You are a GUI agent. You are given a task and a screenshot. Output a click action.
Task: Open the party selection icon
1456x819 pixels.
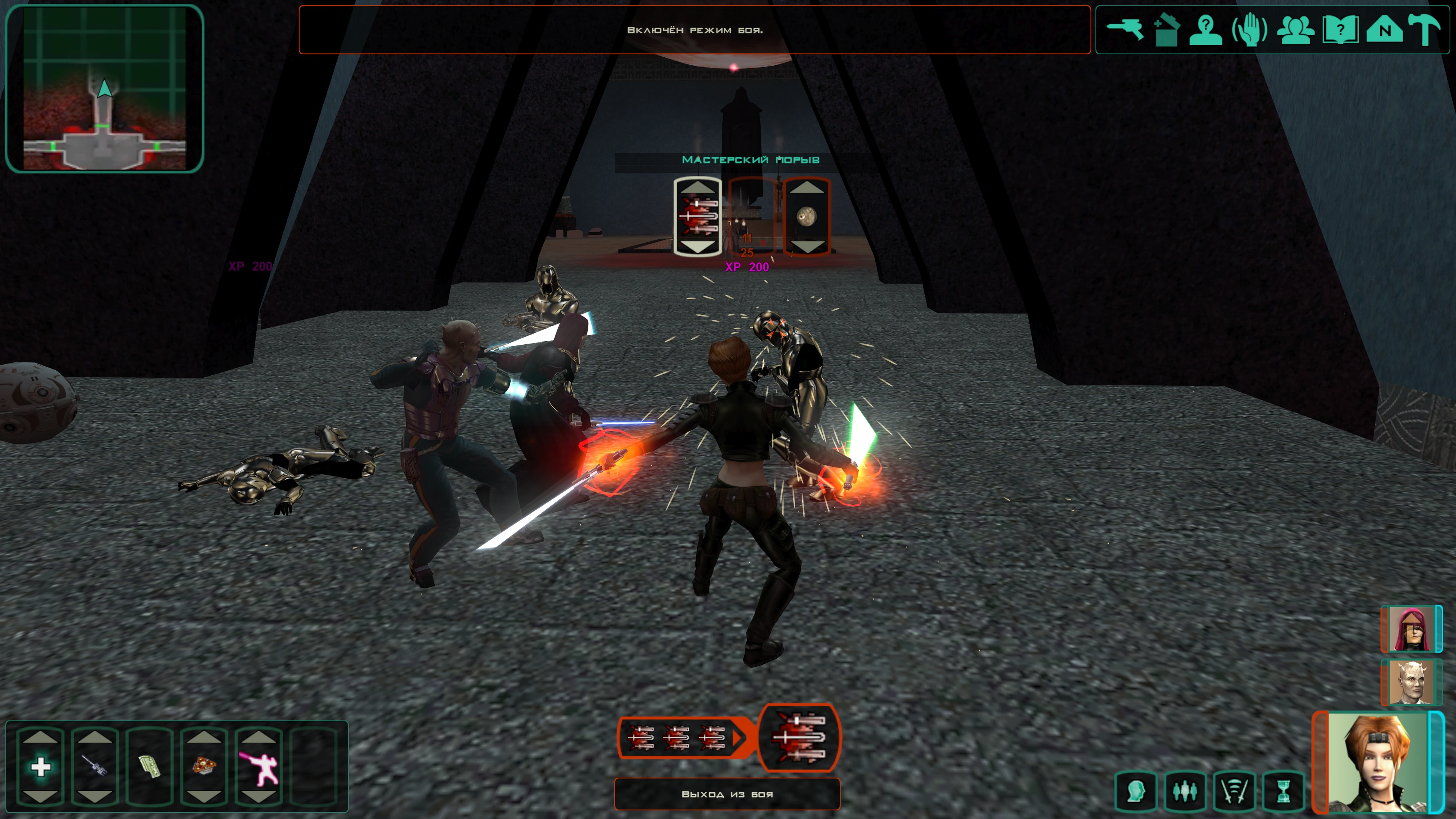pos(1295,29)
